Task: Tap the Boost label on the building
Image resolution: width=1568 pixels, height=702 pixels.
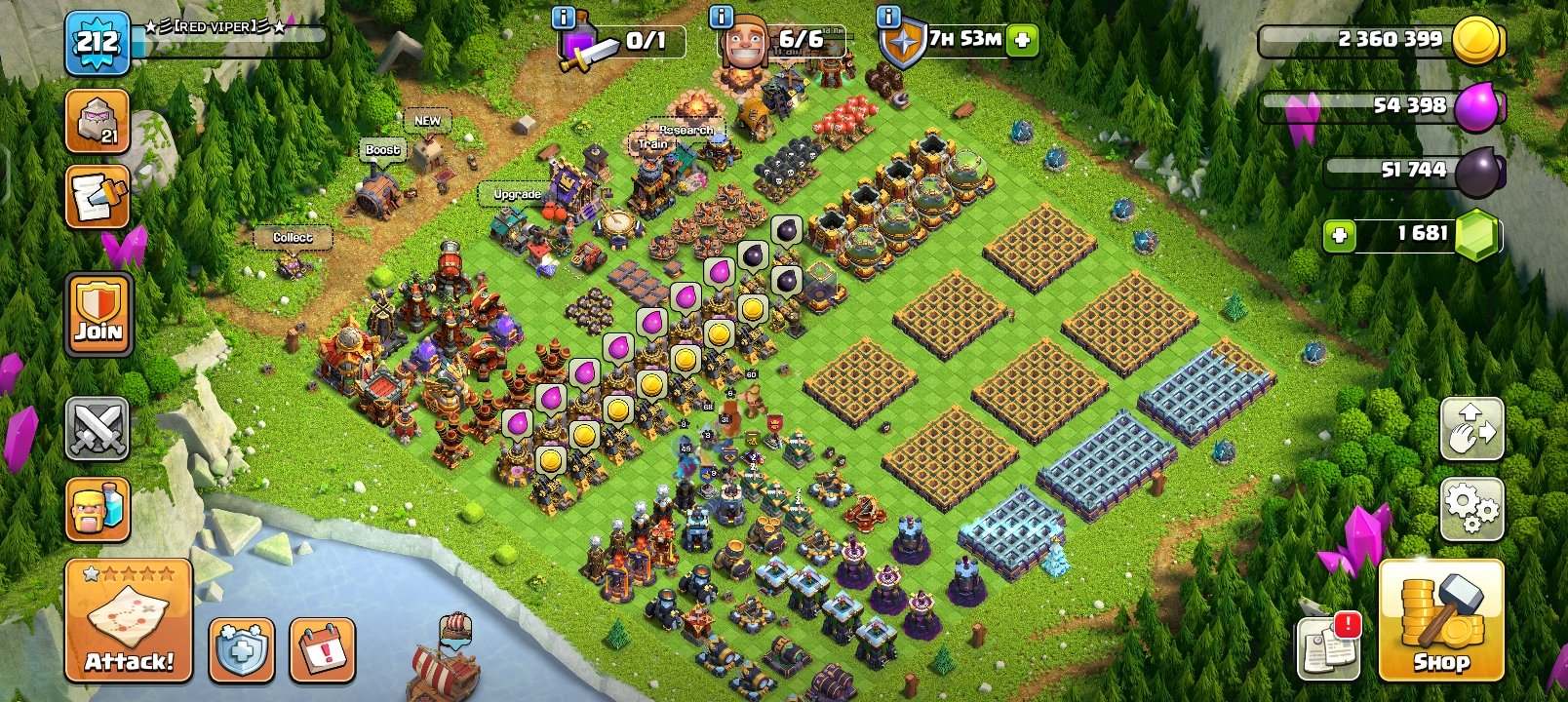Action: pyautogui.click(x=381, y=149)
